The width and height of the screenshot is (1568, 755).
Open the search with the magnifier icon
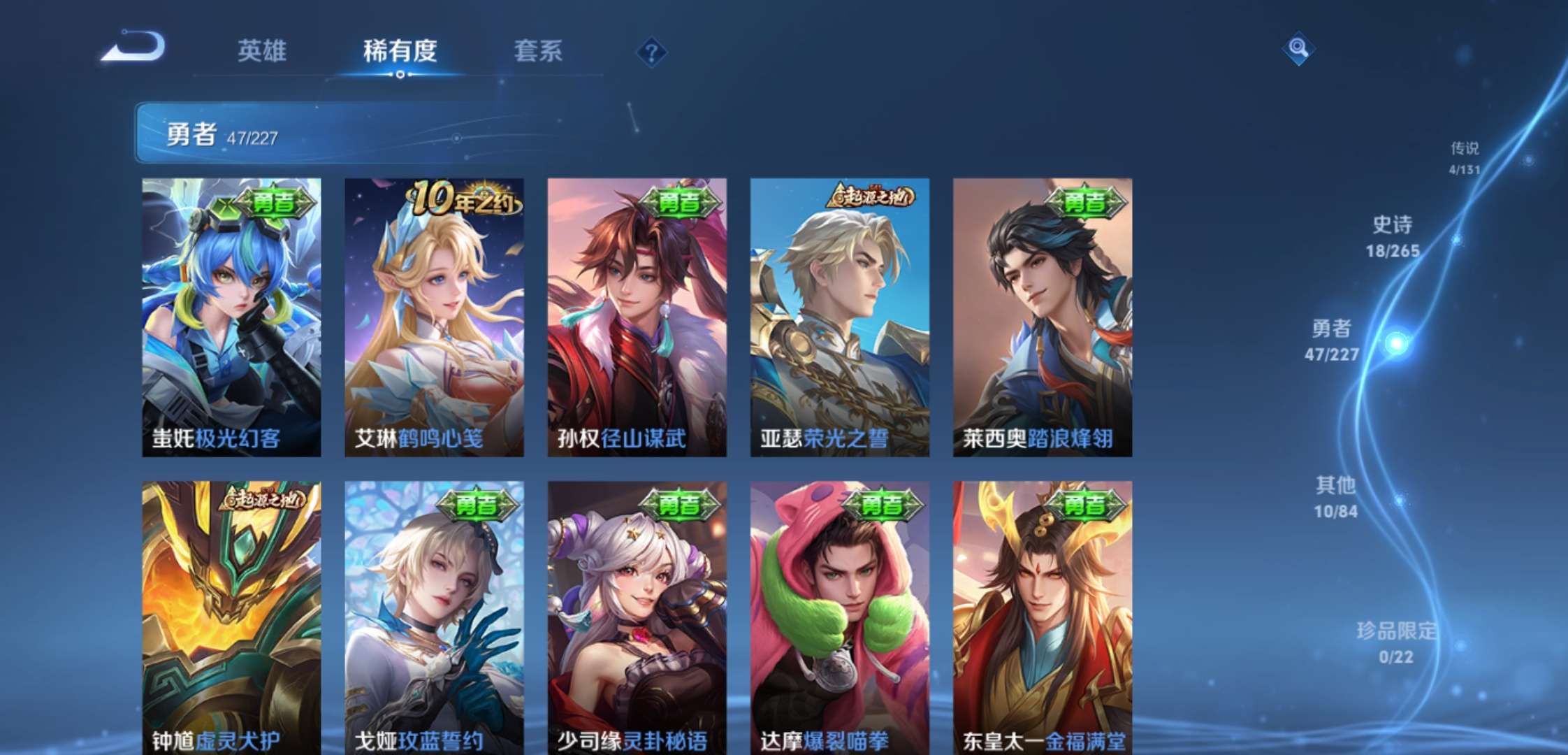(x=1298, y=49)
